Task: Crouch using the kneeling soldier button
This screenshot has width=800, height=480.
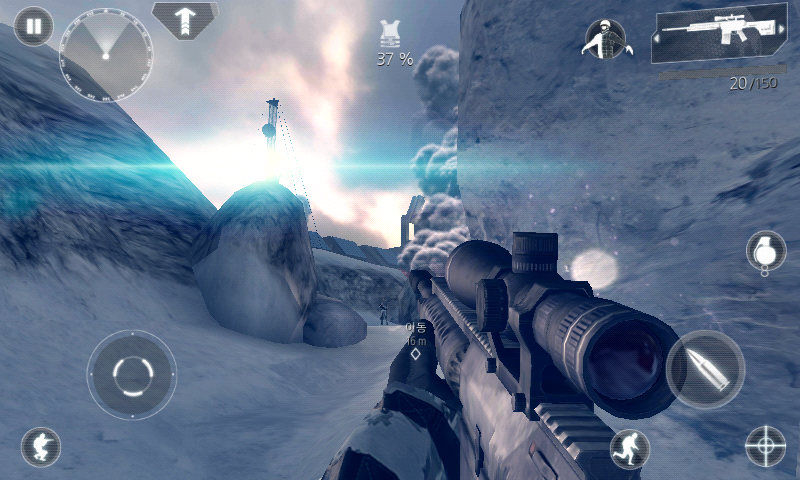Action: tap(41, 447)
